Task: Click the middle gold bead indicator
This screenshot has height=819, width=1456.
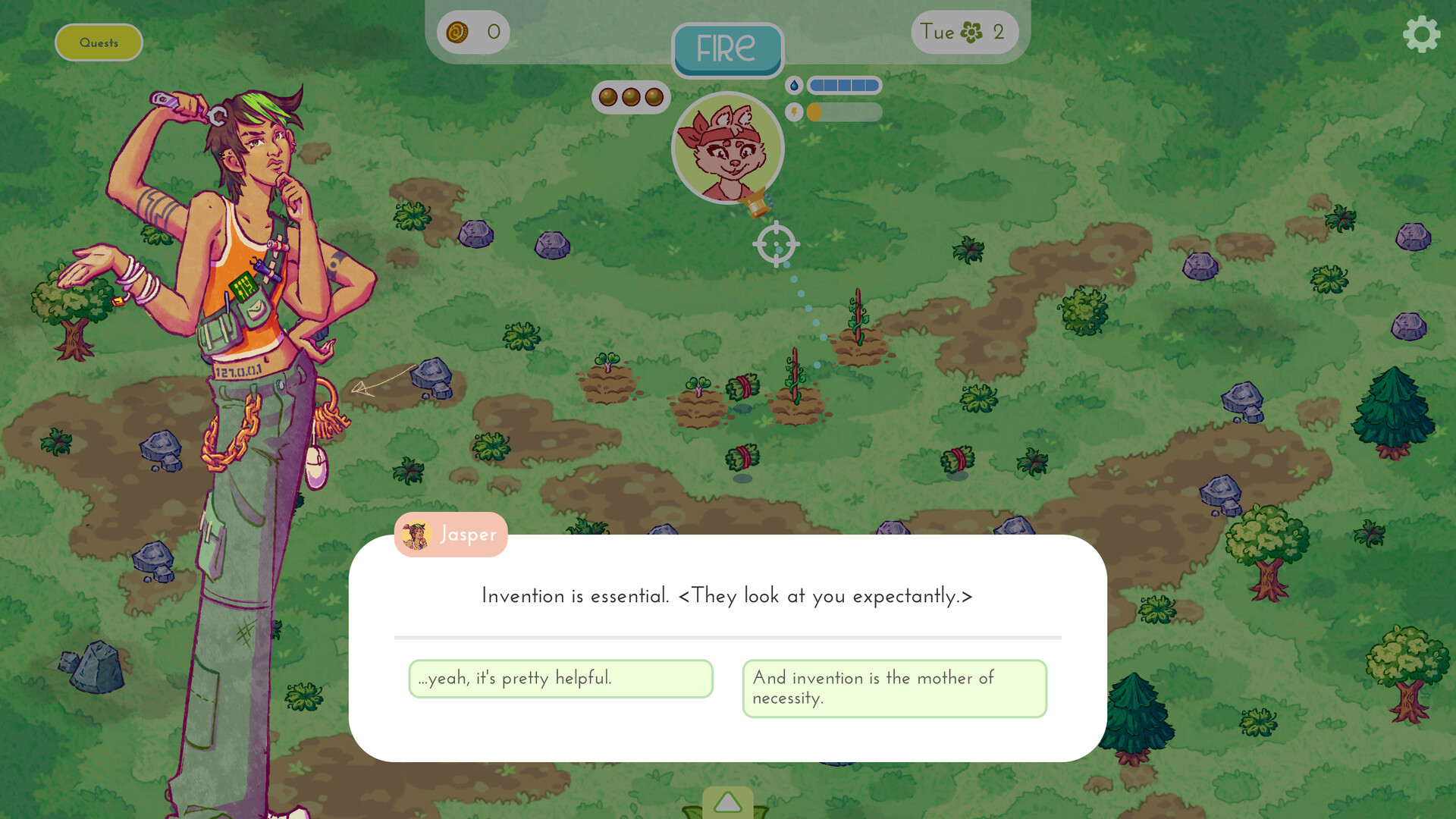Action: [631, 97]
